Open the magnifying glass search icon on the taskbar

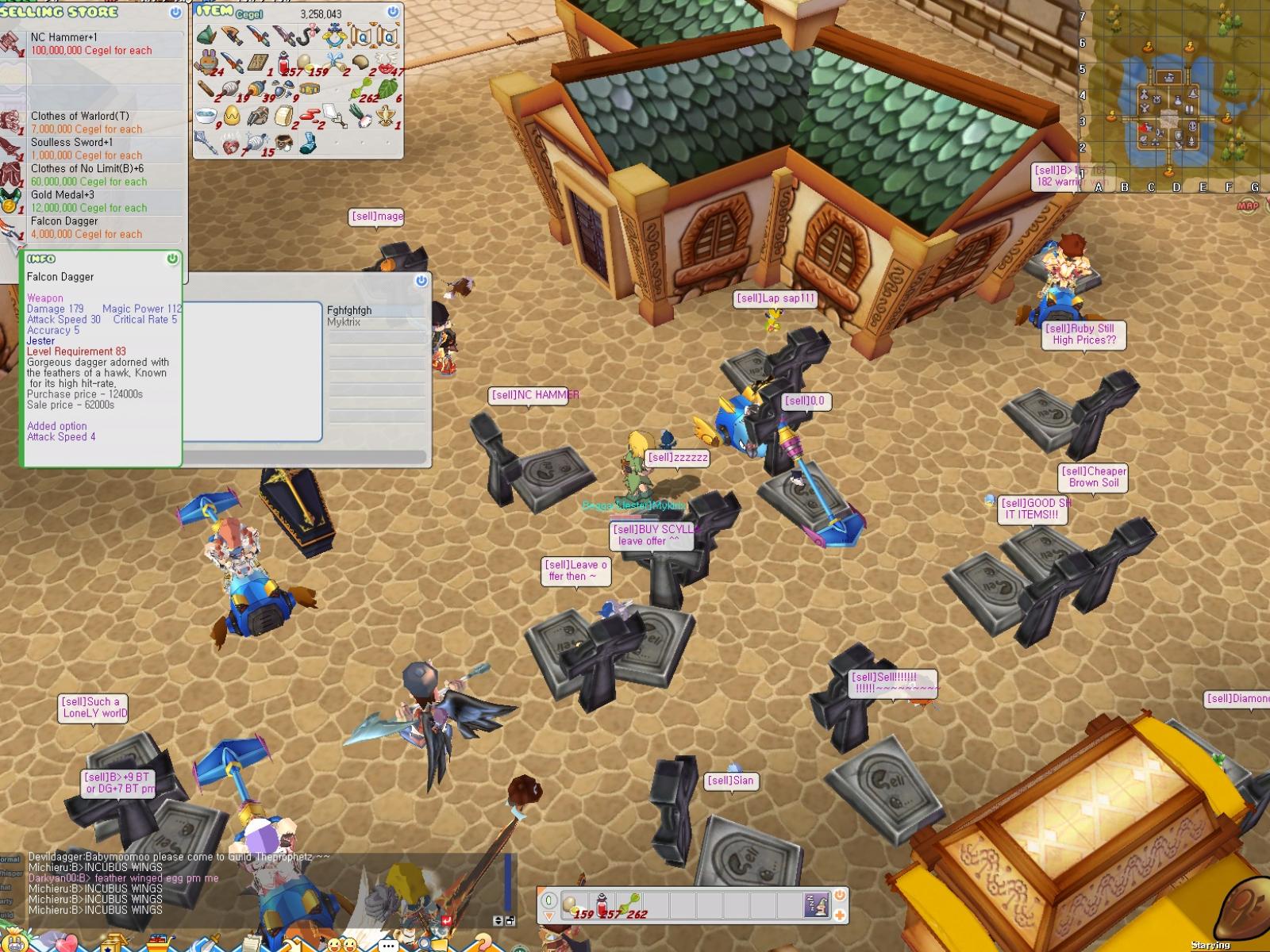click(424, 942)
